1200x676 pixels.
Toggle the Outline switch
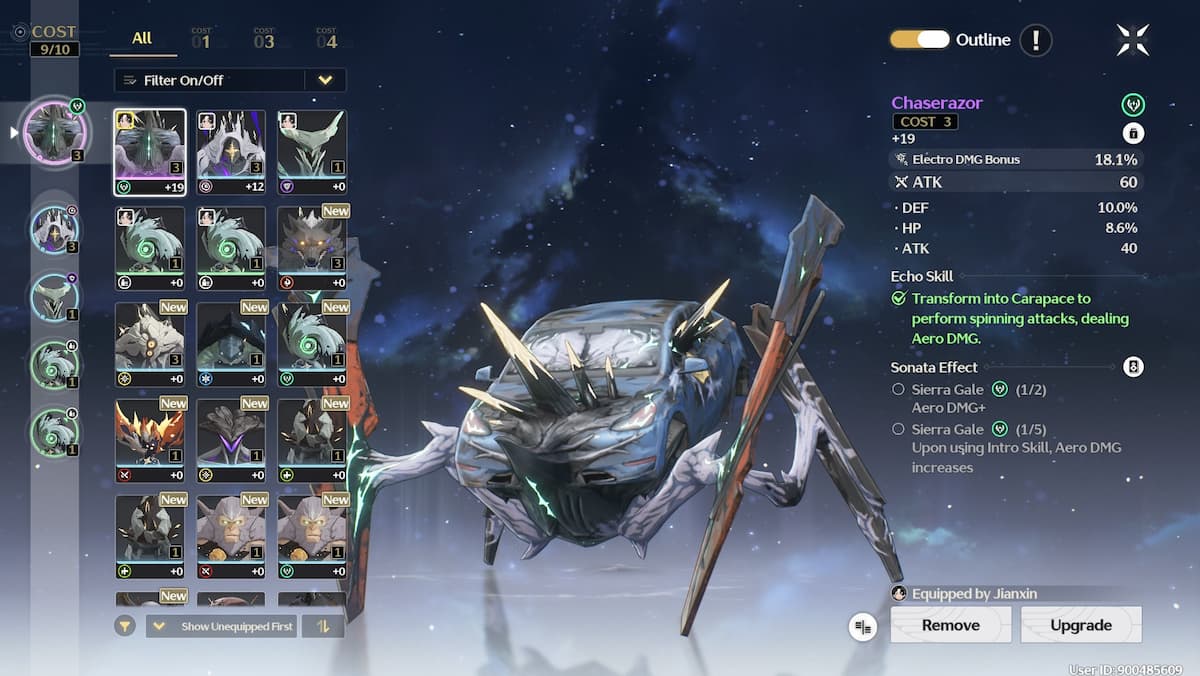(x=919, y=40)
